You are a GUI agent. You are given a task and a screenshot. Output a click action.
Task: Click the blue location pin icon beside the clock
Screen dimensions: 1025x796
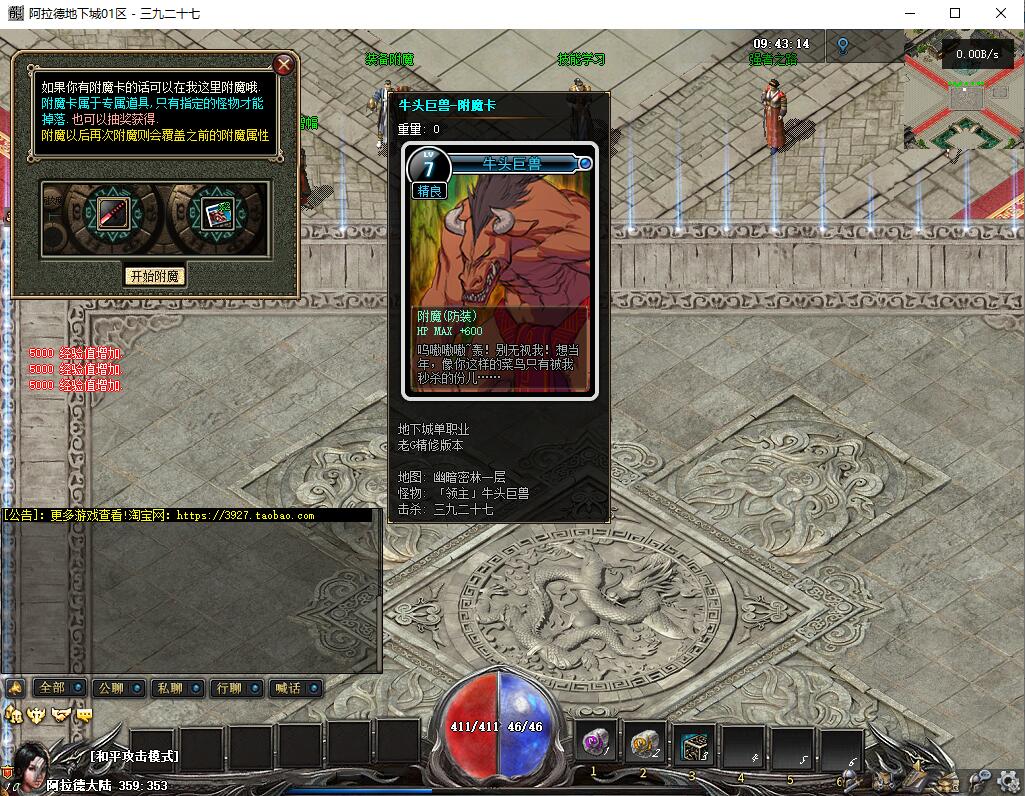(x=843, y=46)
